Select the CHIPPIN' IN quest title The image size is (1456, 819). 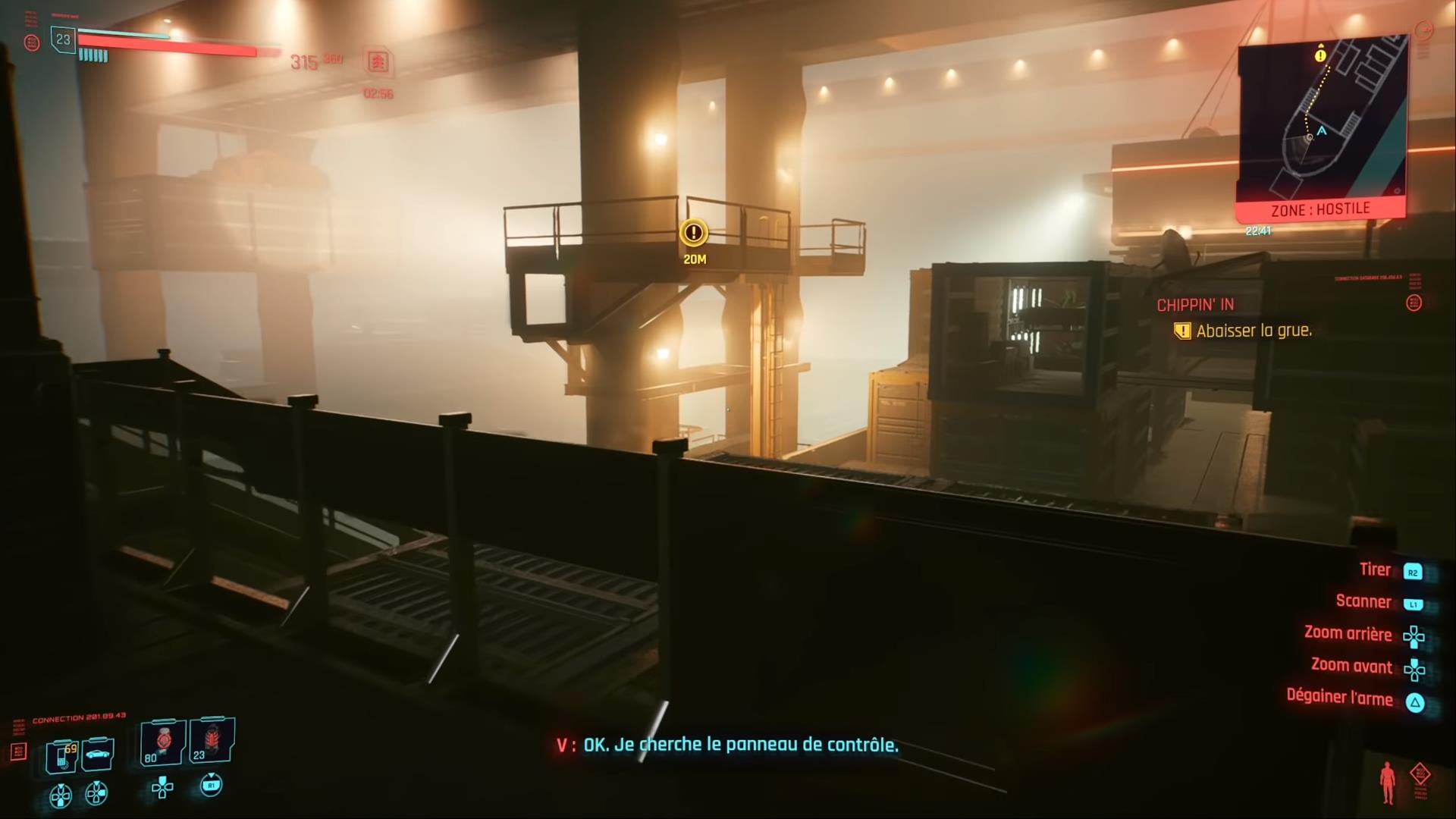(x=1195, y=304)
